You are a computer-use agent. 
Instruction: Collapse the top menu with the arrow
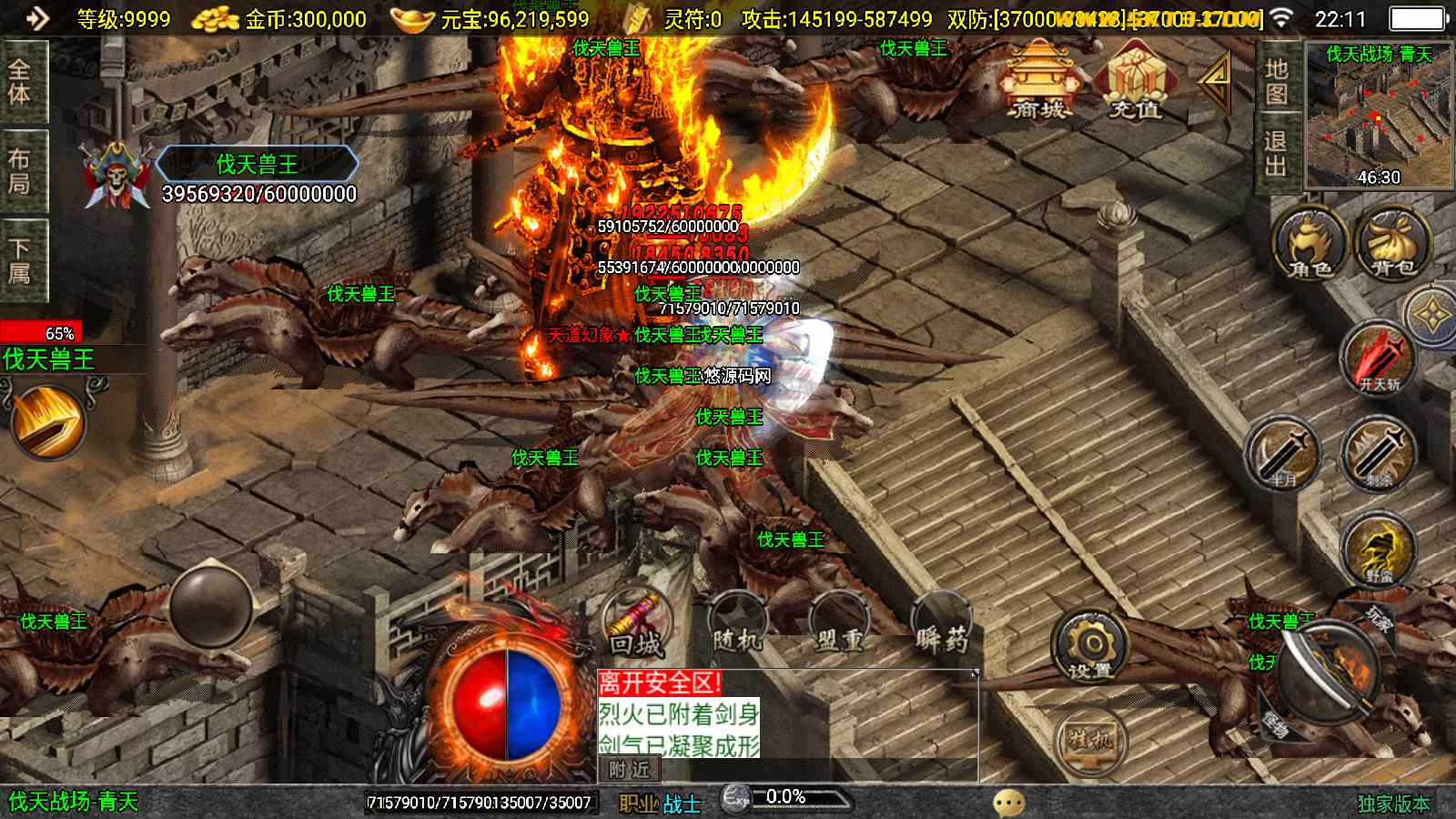1215,82
